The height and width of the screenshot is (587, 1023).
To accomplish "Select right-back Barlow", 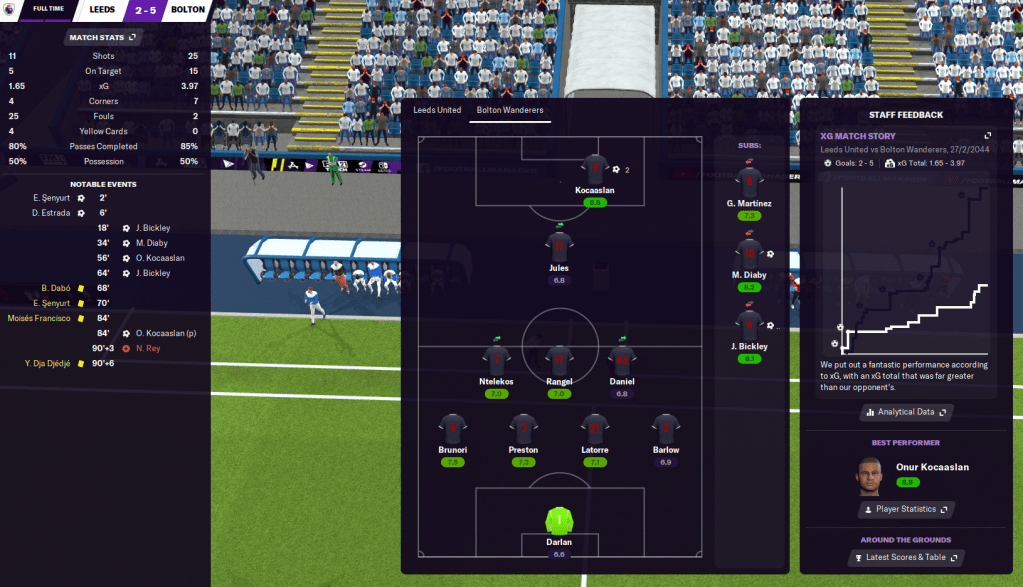I will pyautogui.click(x=666, y=429).
